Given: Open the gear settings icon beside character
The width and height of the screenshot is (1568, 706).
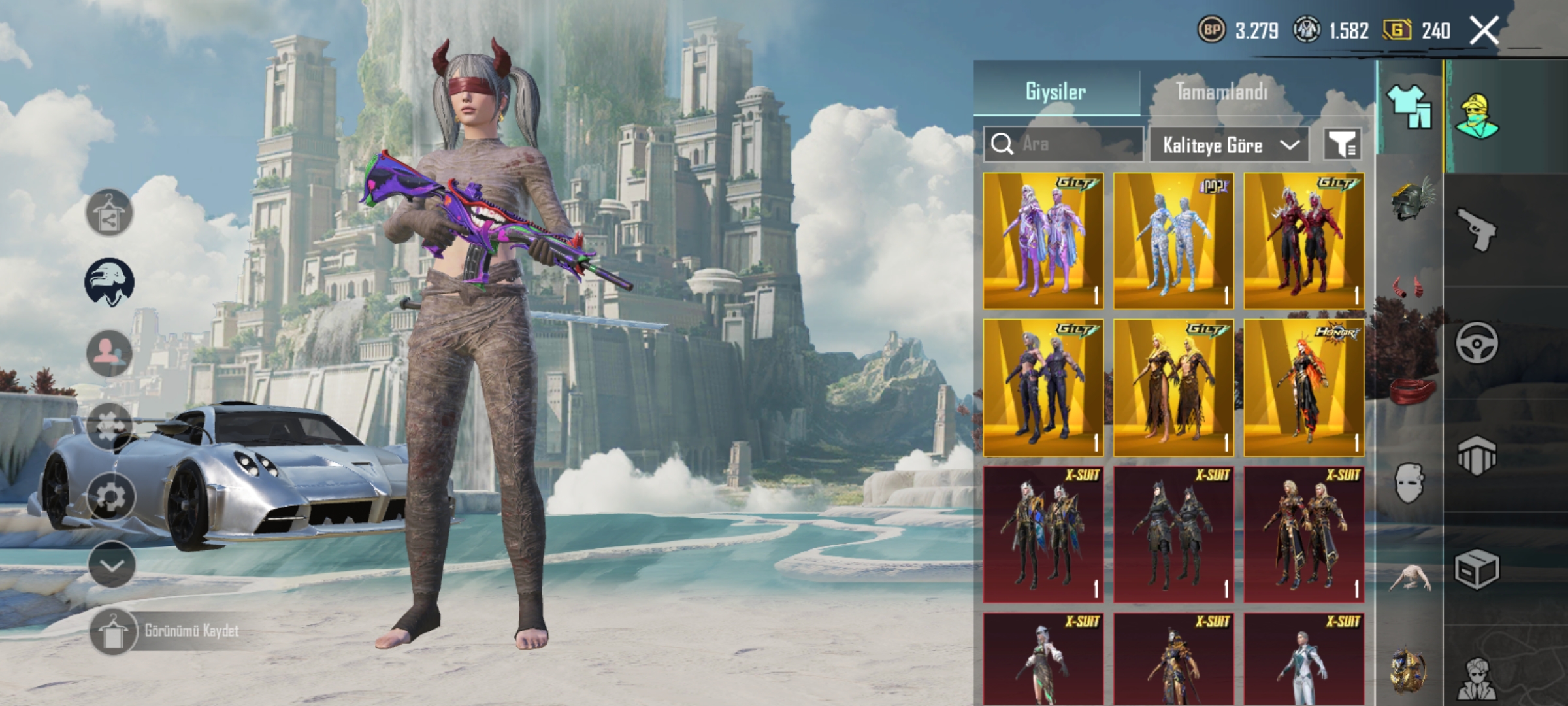Looking at the screenshot, I should (110, 497).
